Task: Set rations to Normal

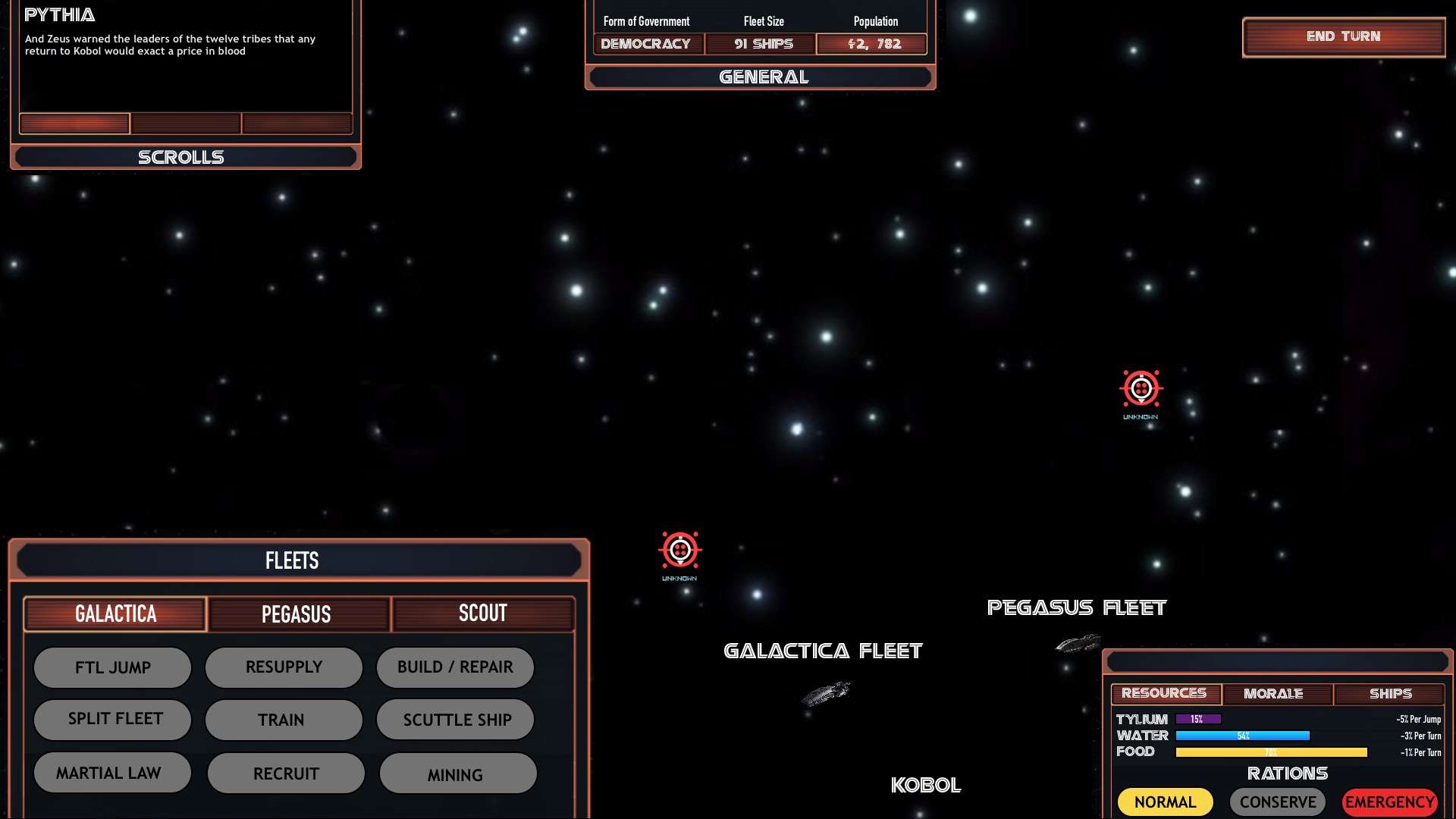Action: click(1165, 802)
